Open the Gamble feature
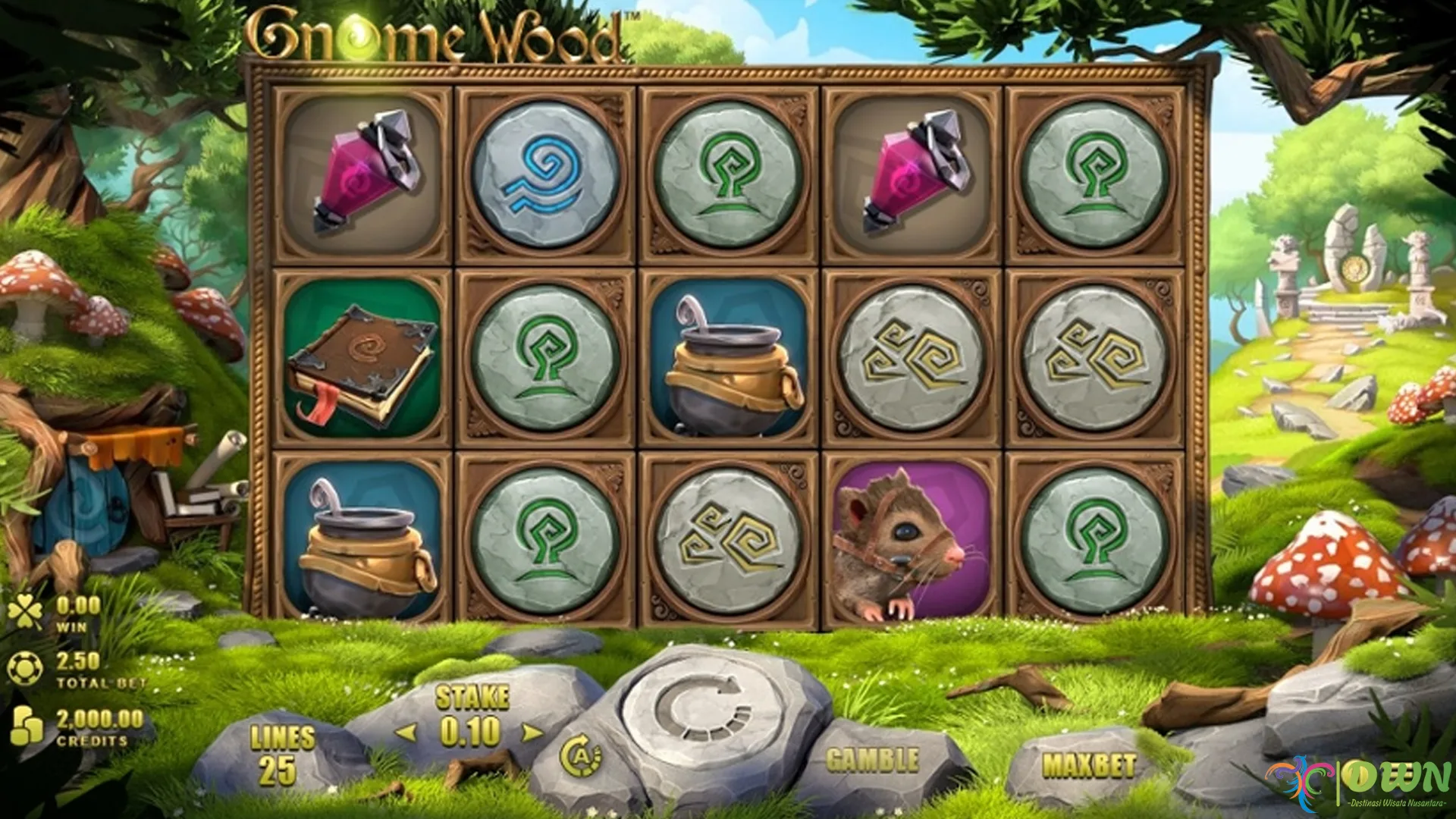 (872, 760)
